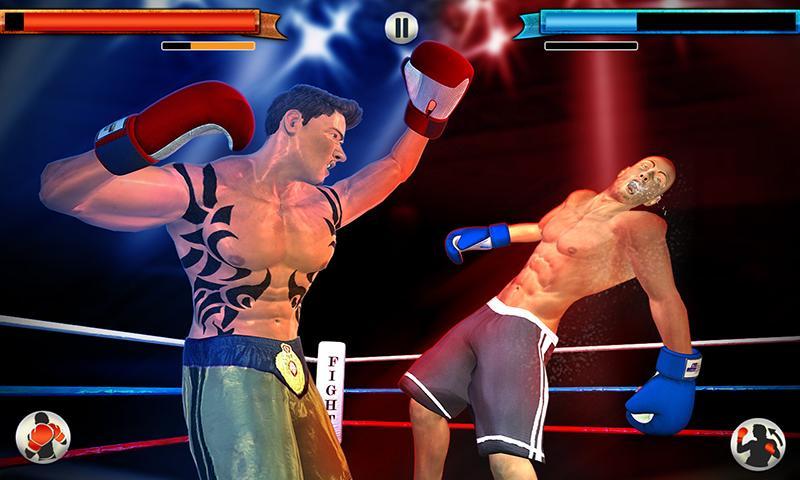
Task: Tap the block guard gloves button
Action: [43, 437]
